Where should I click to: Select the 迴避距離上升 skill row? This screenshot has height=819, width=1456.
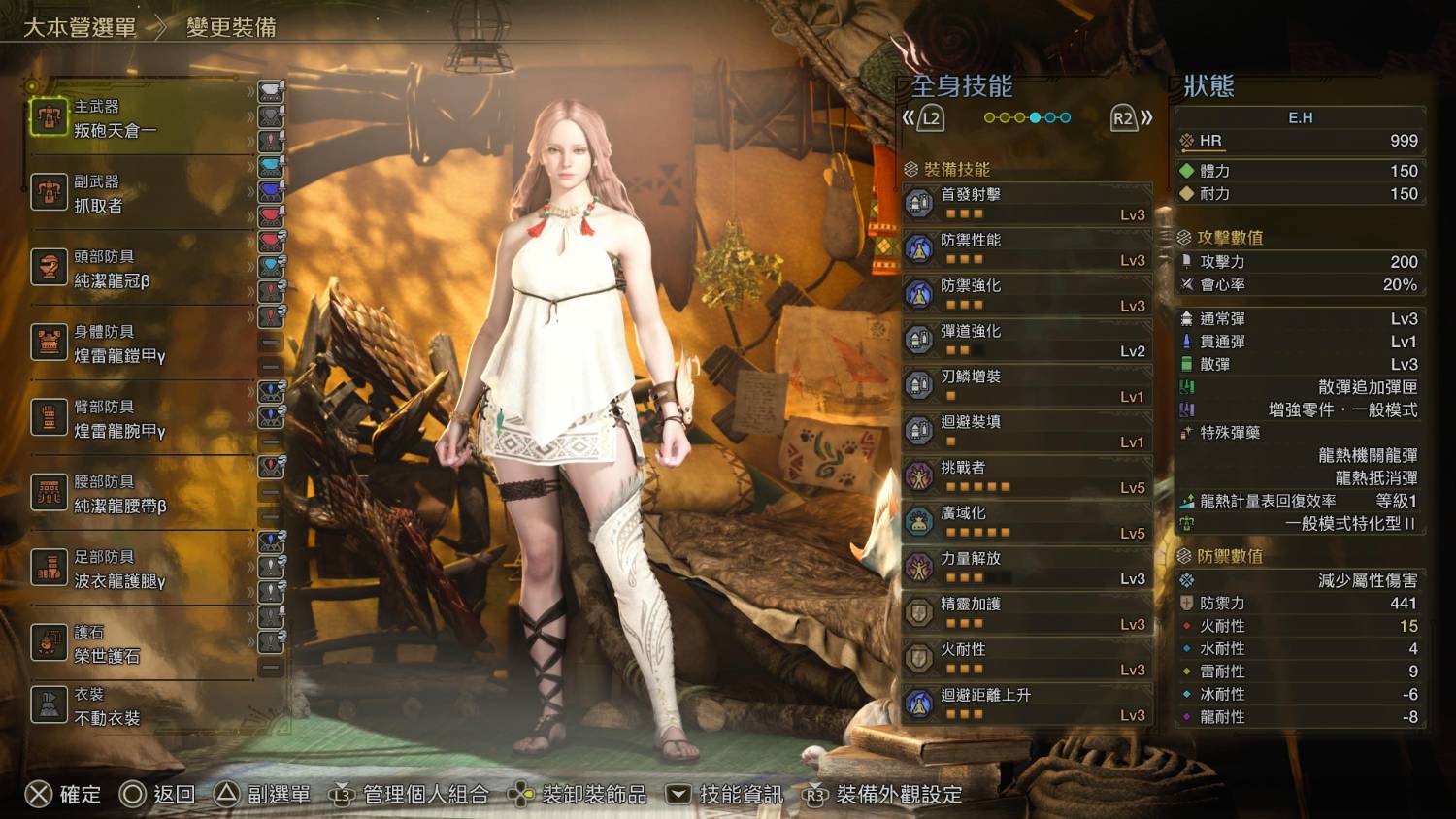pos(1027,704)
